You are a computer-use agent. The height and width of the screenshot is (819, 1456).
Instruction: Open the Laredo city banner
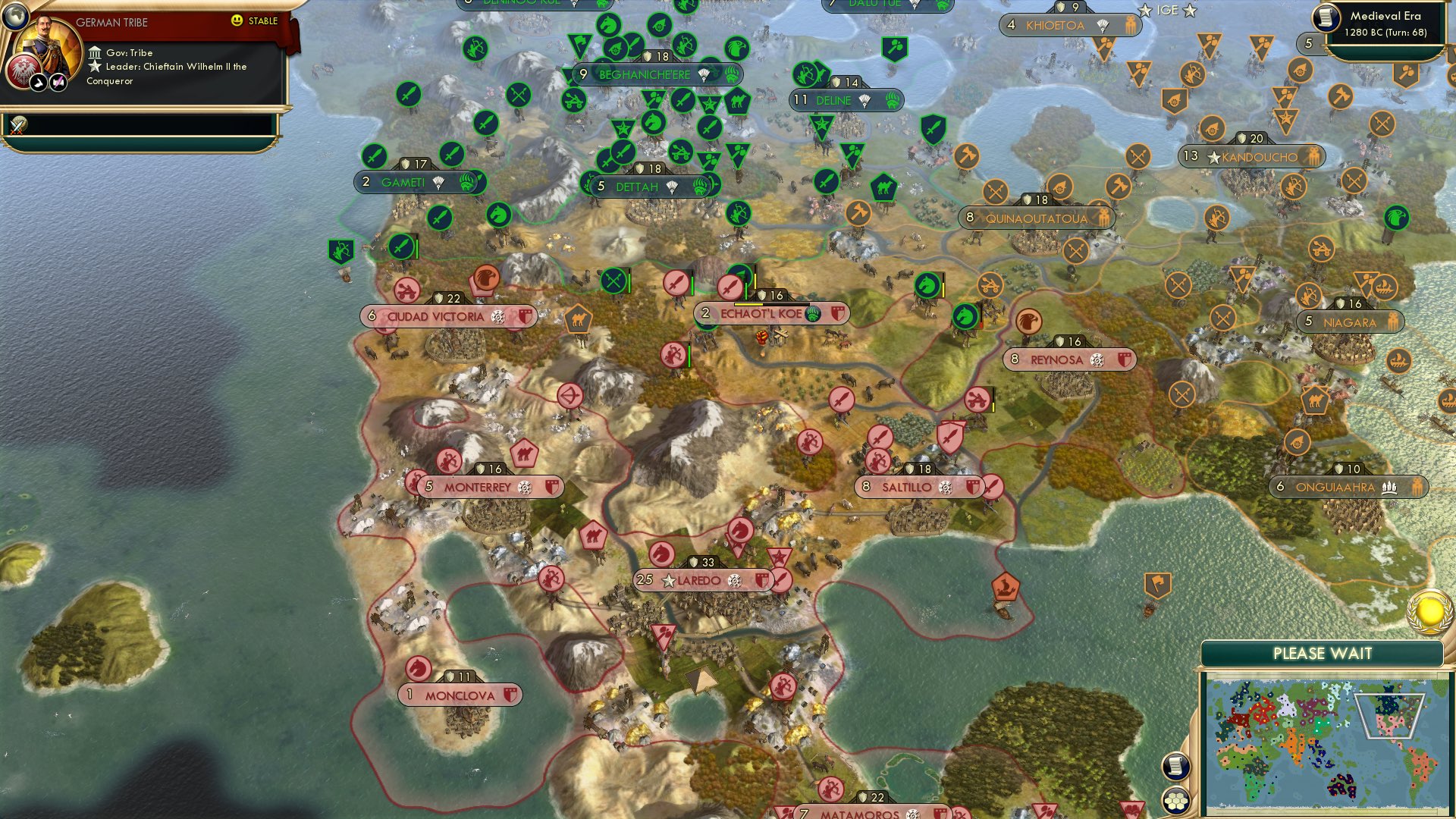coord(704,580)
